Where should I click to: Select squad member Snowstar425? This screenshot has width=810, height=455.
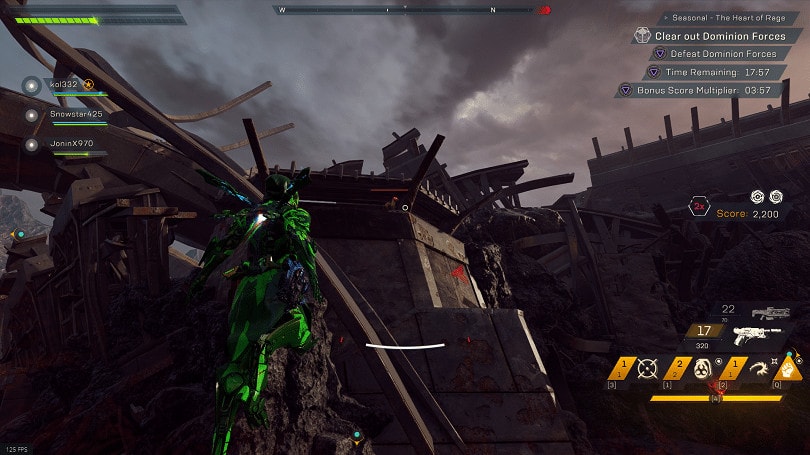(x=76, y=114)
